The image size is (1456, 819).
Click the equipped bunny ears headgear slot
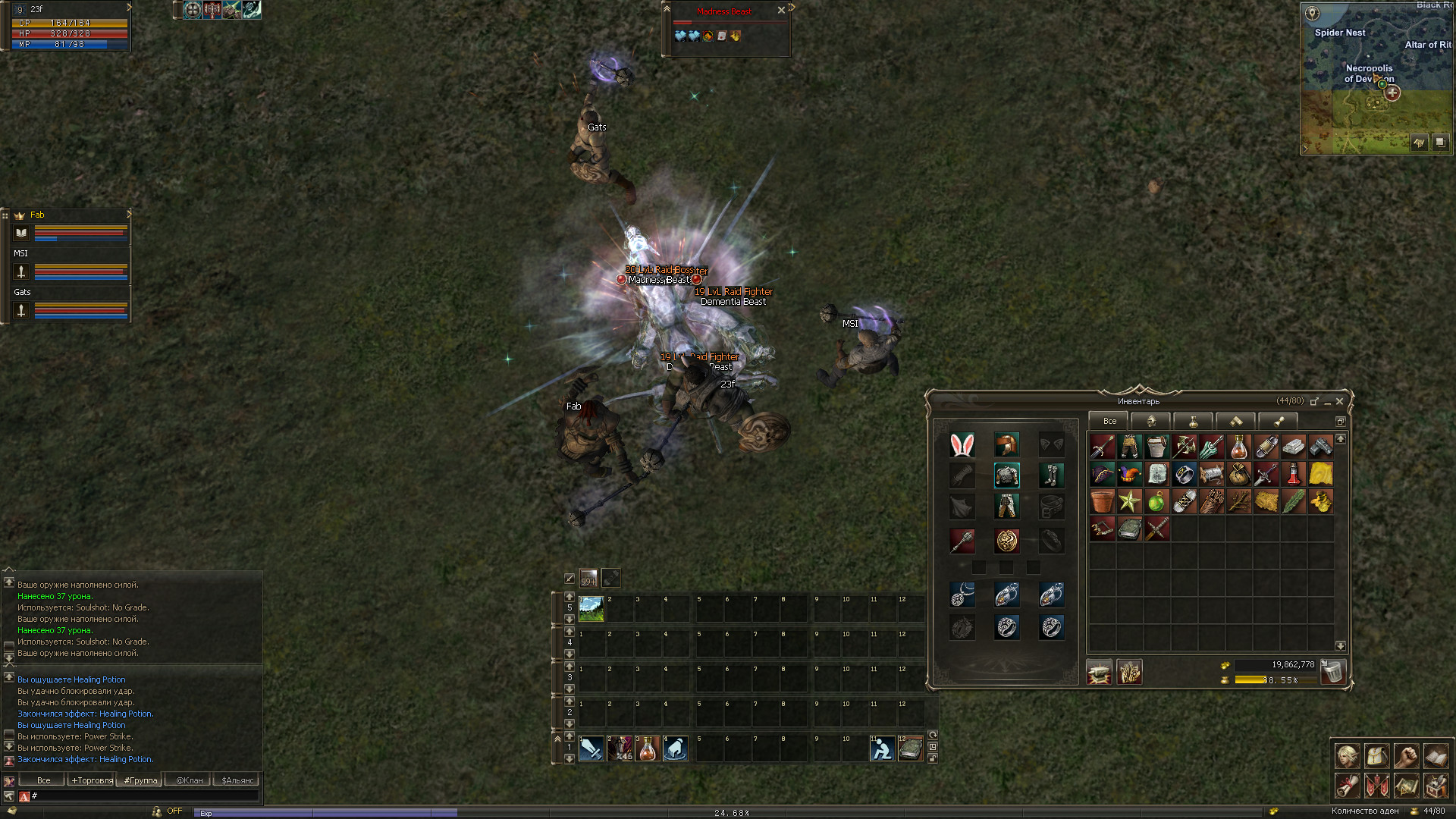click(962, 445)
